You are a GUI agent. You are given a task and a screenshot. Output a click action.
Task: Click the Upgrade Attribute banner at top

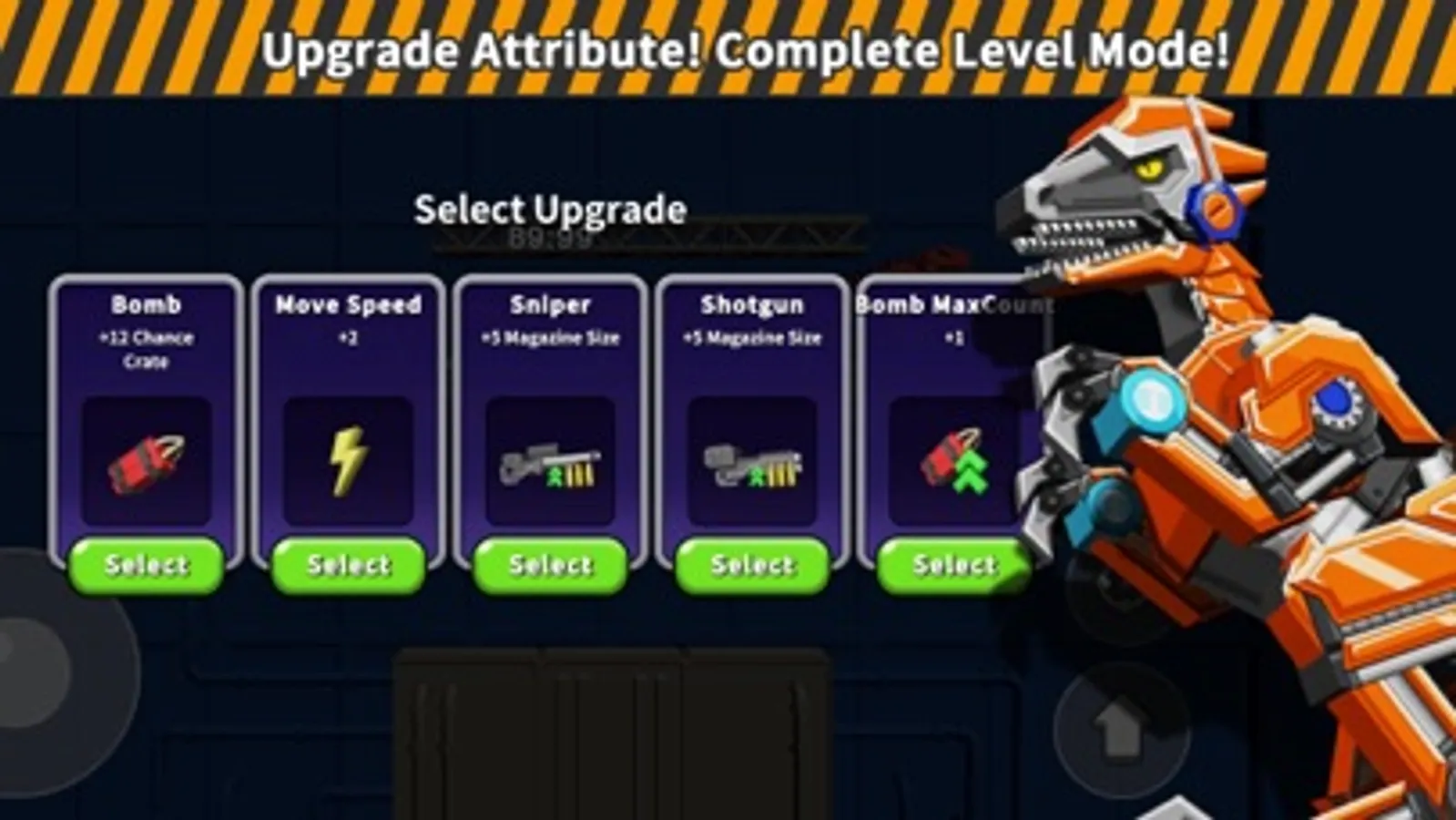click(x=728, y=50)
